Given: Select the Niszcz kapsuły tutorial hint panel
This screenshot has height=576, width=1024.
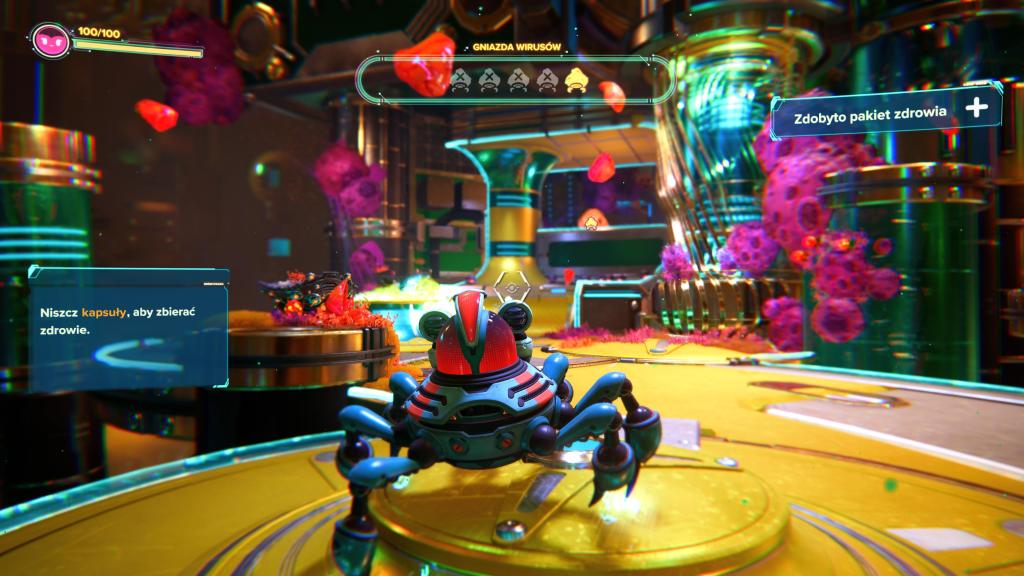Looking at the screenshot, I should point(128,328).
